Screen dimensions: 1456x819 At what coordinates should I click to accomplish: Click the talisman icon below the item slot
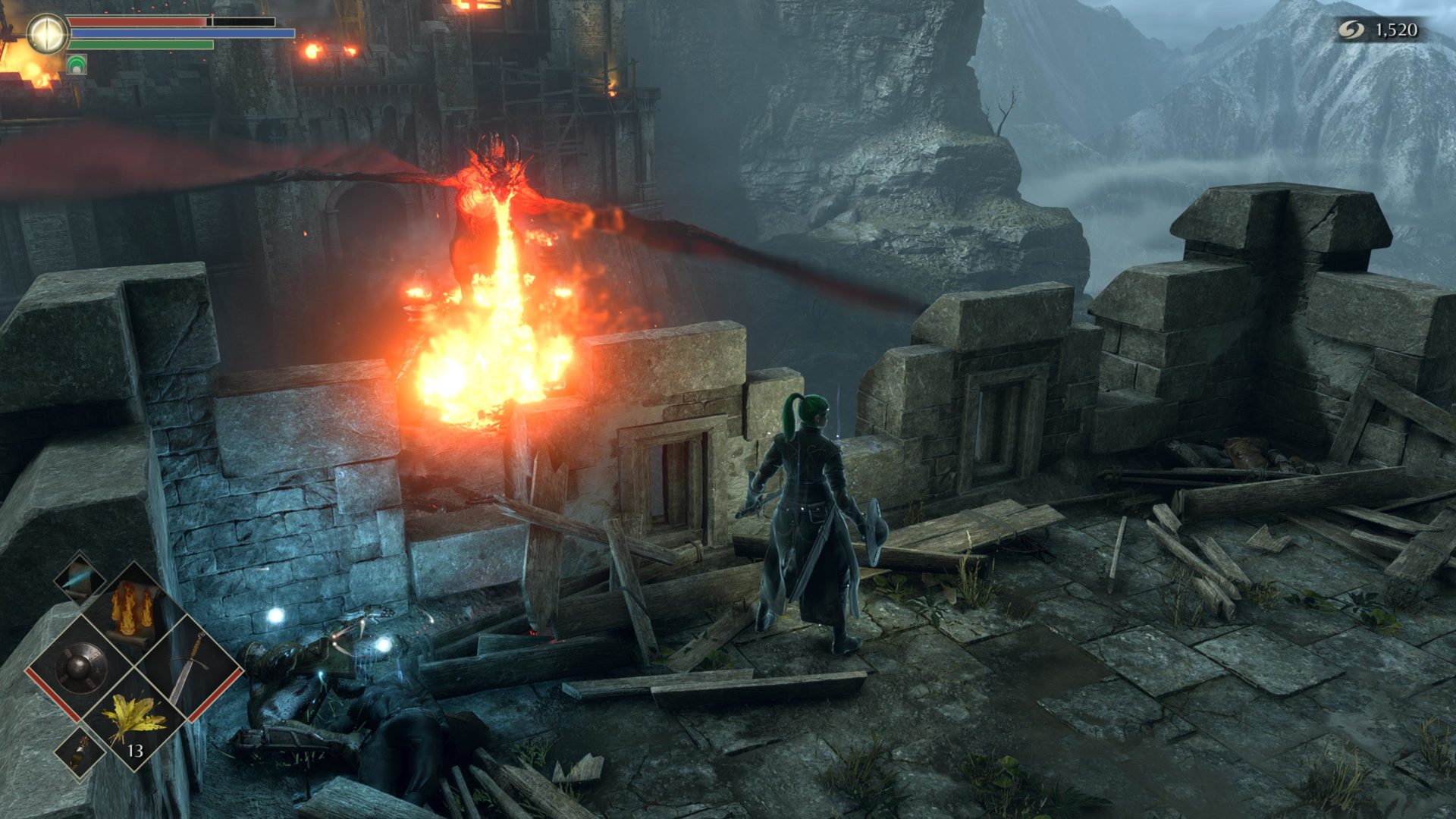tap(79, 751)
